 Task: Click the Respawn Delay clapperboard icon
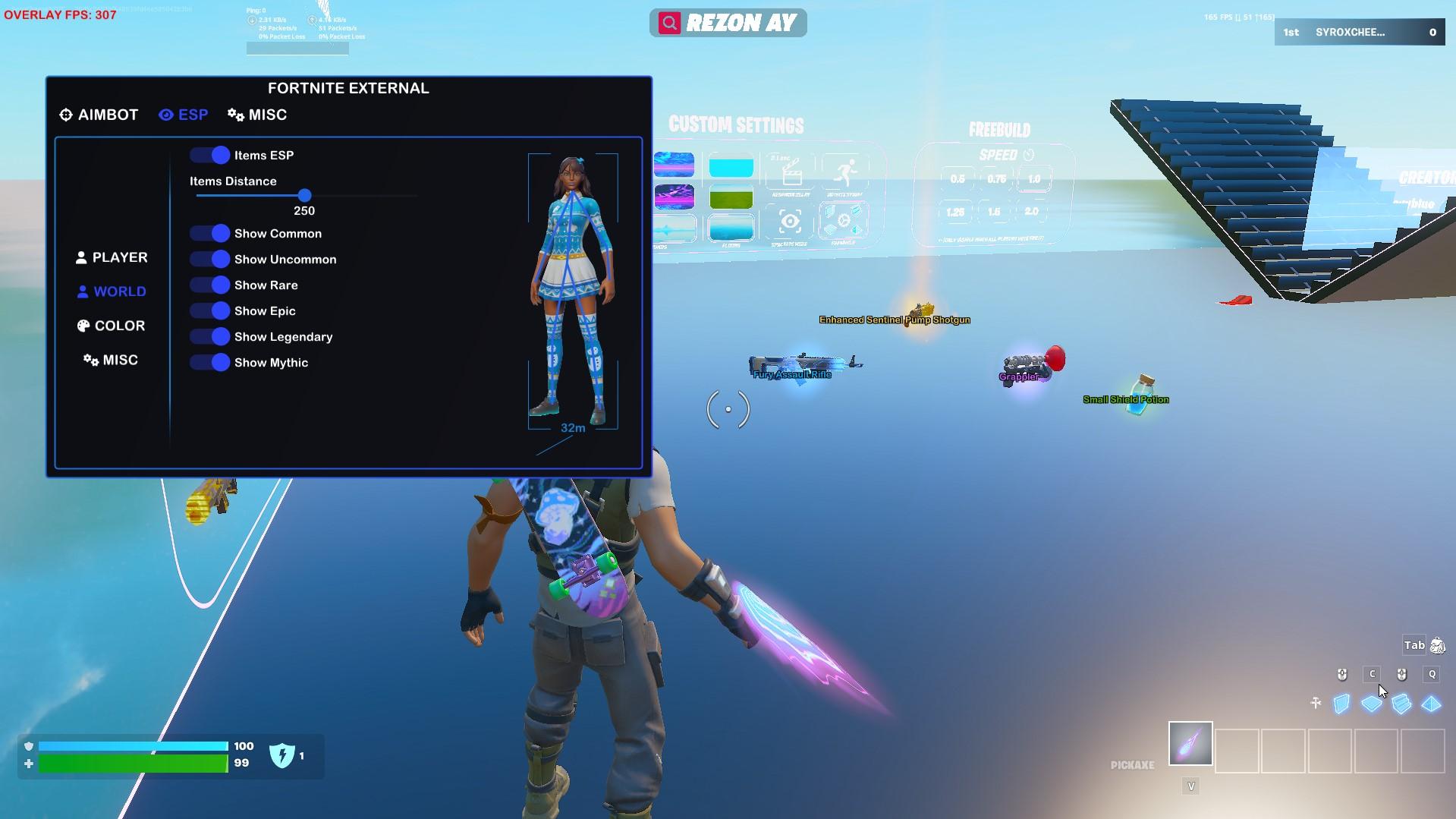point(791,172)
